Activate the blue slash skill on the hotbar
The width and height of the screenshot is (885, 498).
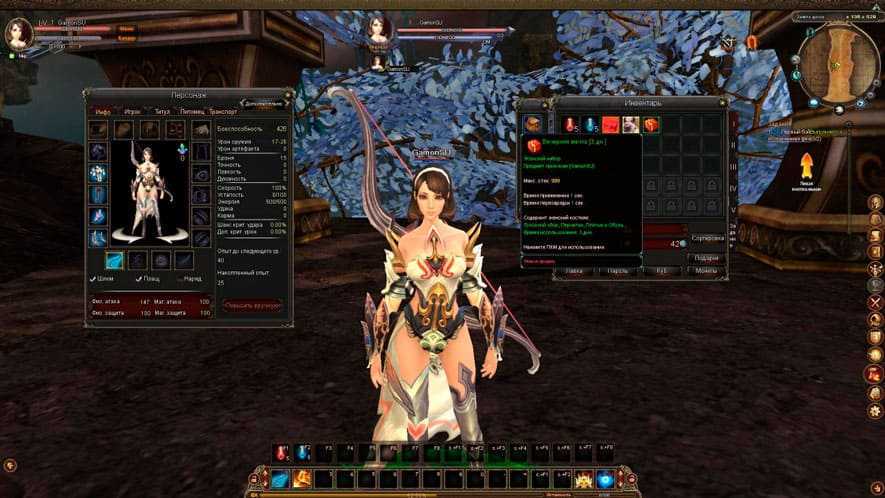(x=281, y=480)
